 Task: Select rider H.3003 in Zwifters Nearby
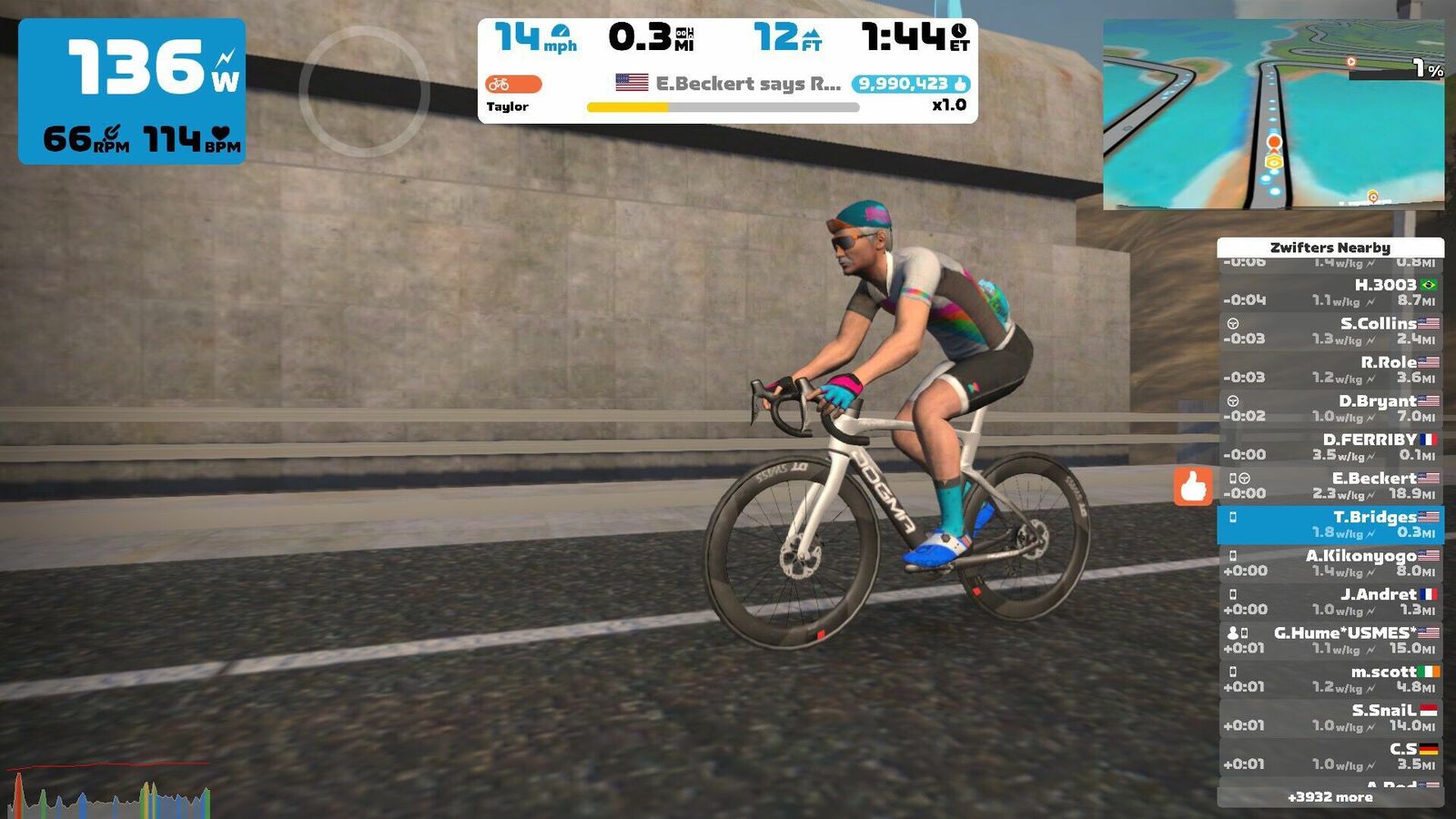1330,292
